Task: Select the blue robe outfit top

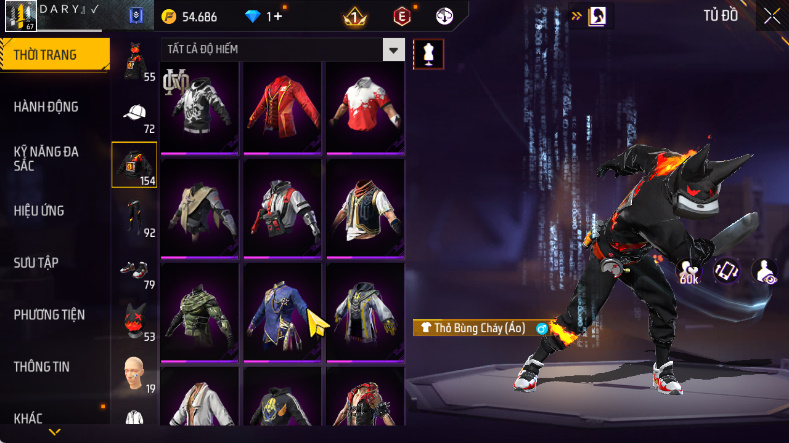Action: pyautogui.click(x=282, y=309)
